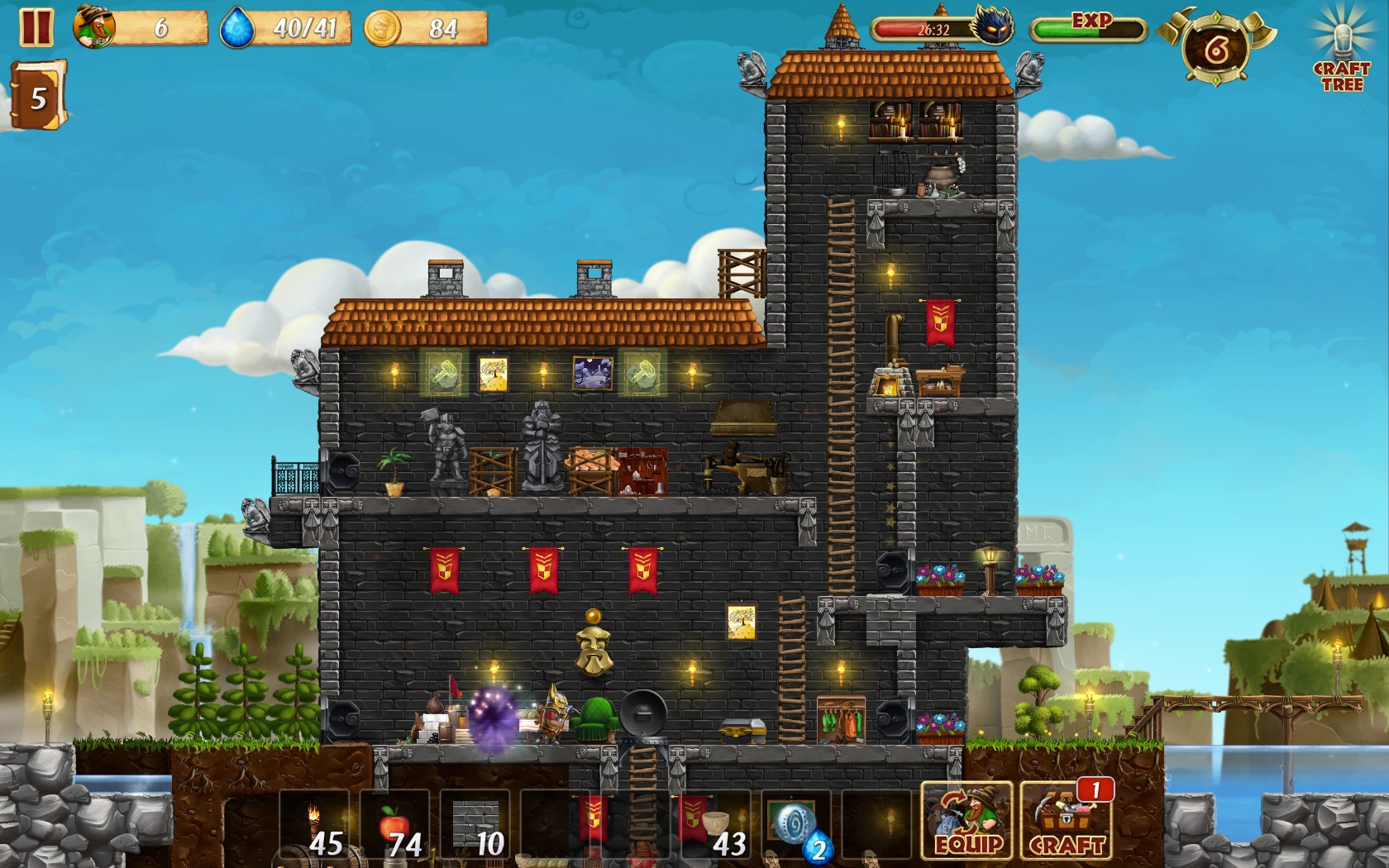Select the bowl slot with 43

tap(715, 825)
